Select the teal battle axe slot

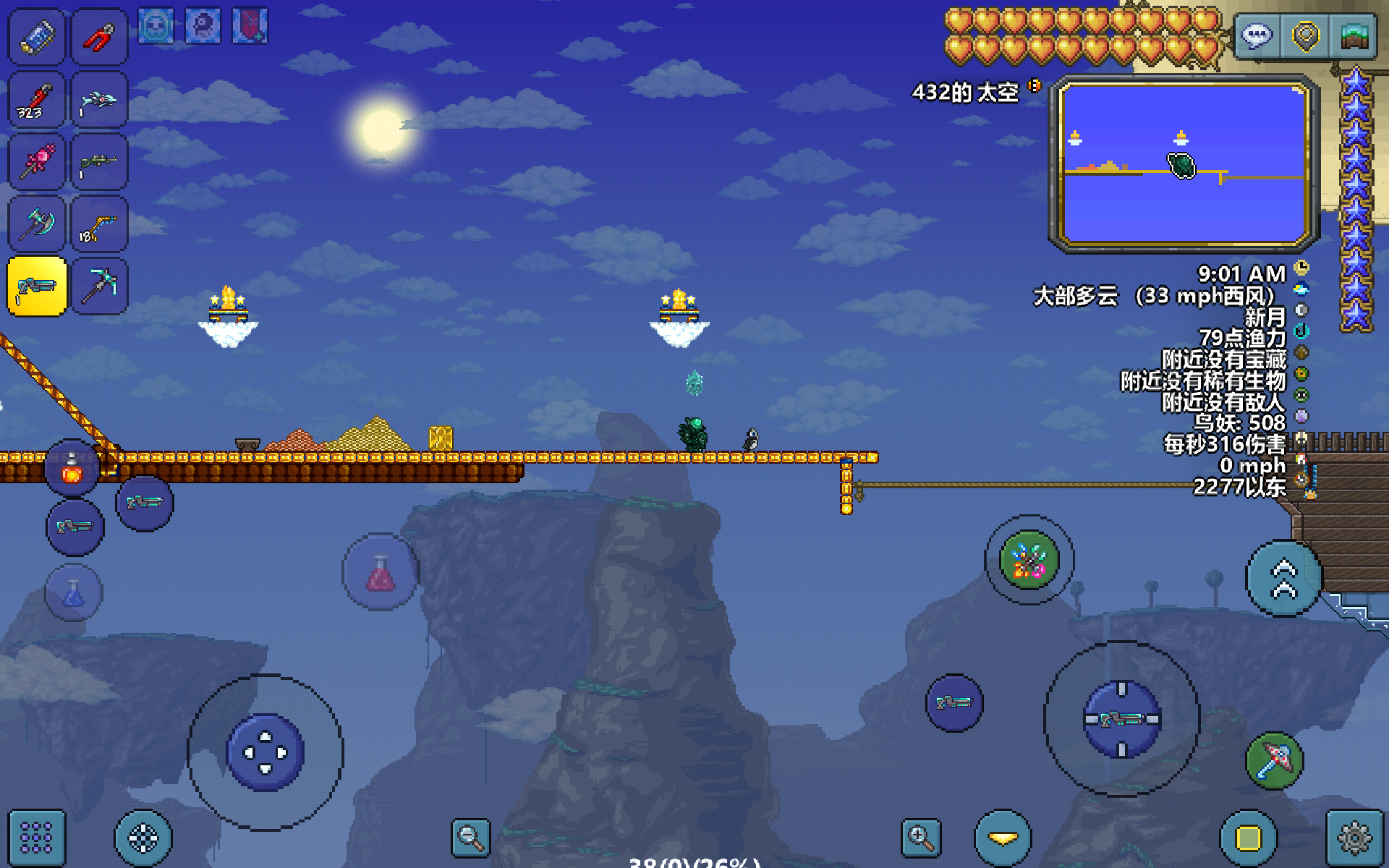36,224
